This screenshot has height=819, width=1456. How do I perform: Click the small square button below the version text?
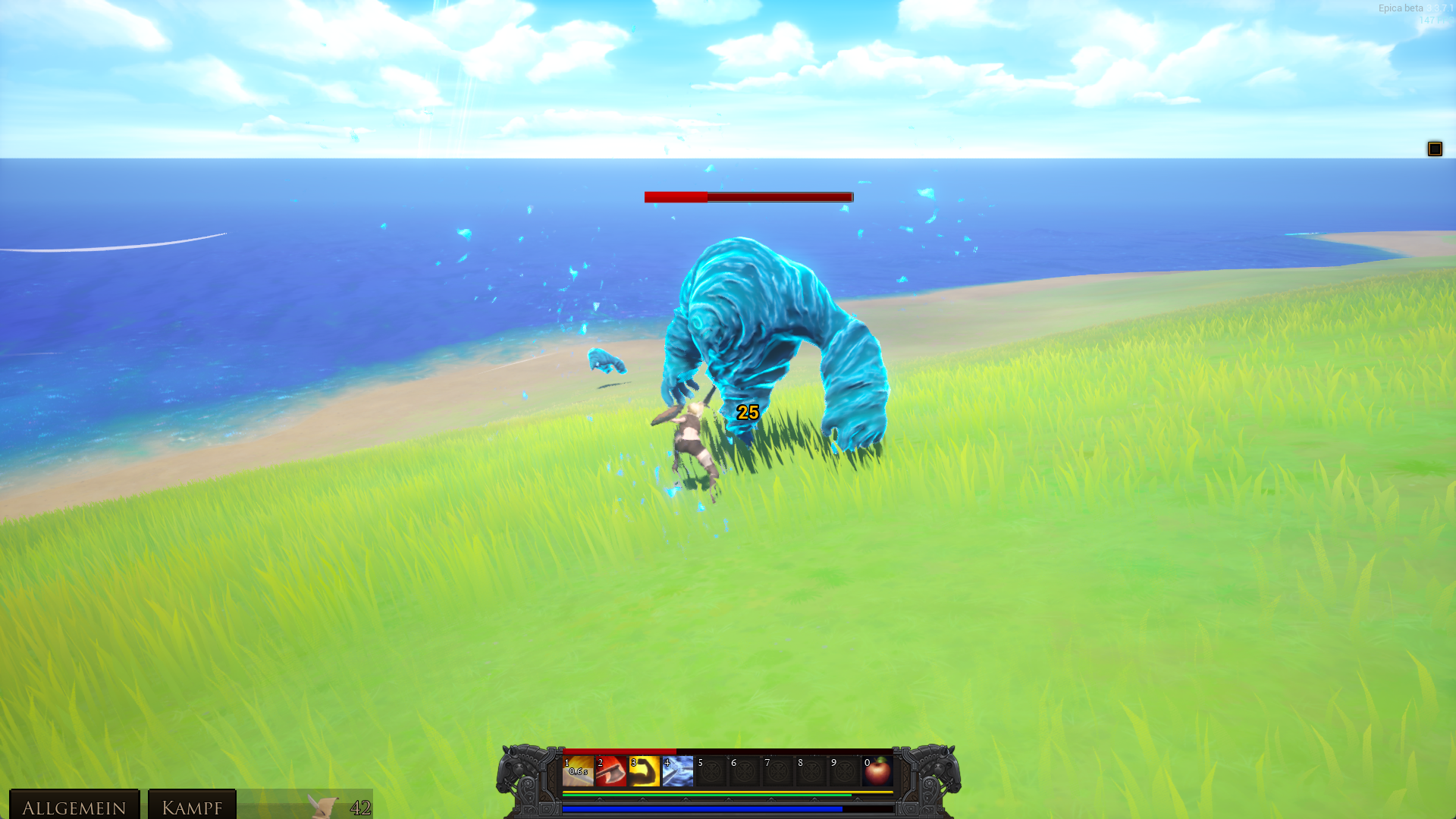coord(1434,149)
